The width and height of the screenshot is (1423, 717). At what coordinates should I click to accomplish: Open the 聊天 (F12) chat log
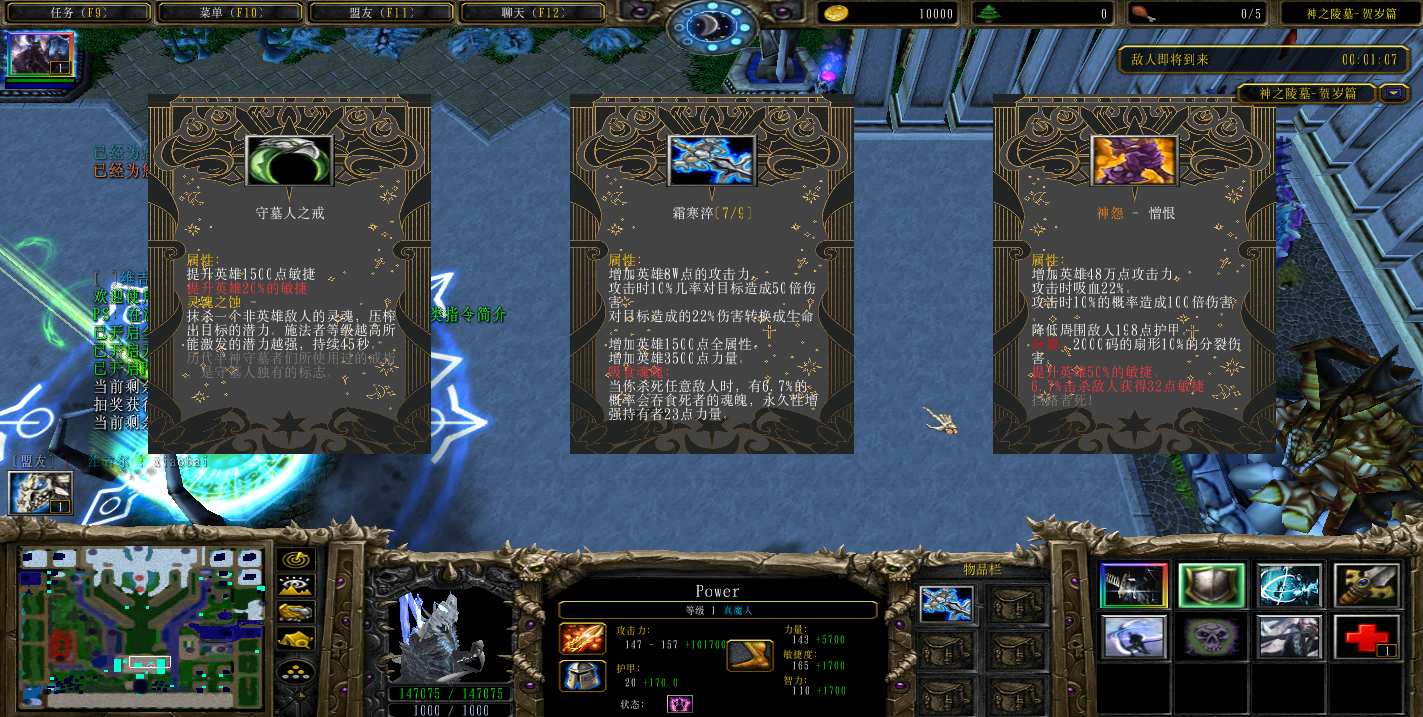(x=533, y=13)
